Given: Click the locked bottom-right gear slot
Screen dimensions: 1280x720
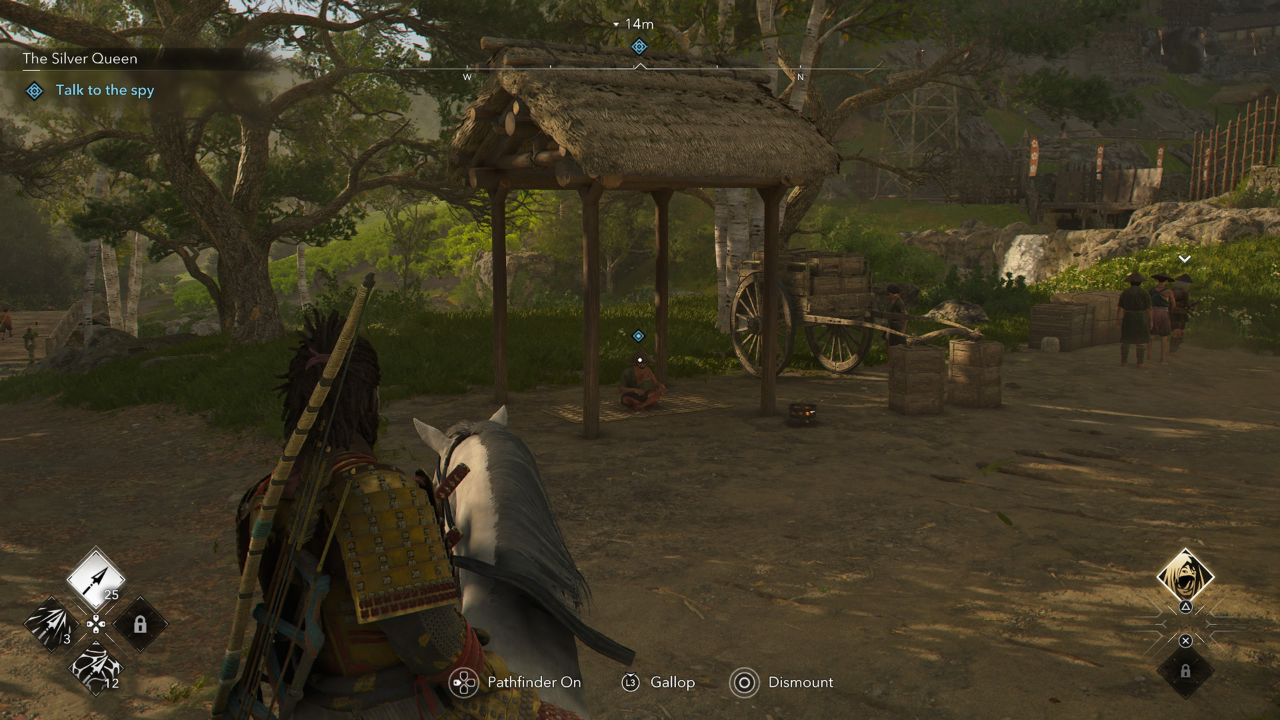Looking at the screenshot, I should coord(1185,670).
